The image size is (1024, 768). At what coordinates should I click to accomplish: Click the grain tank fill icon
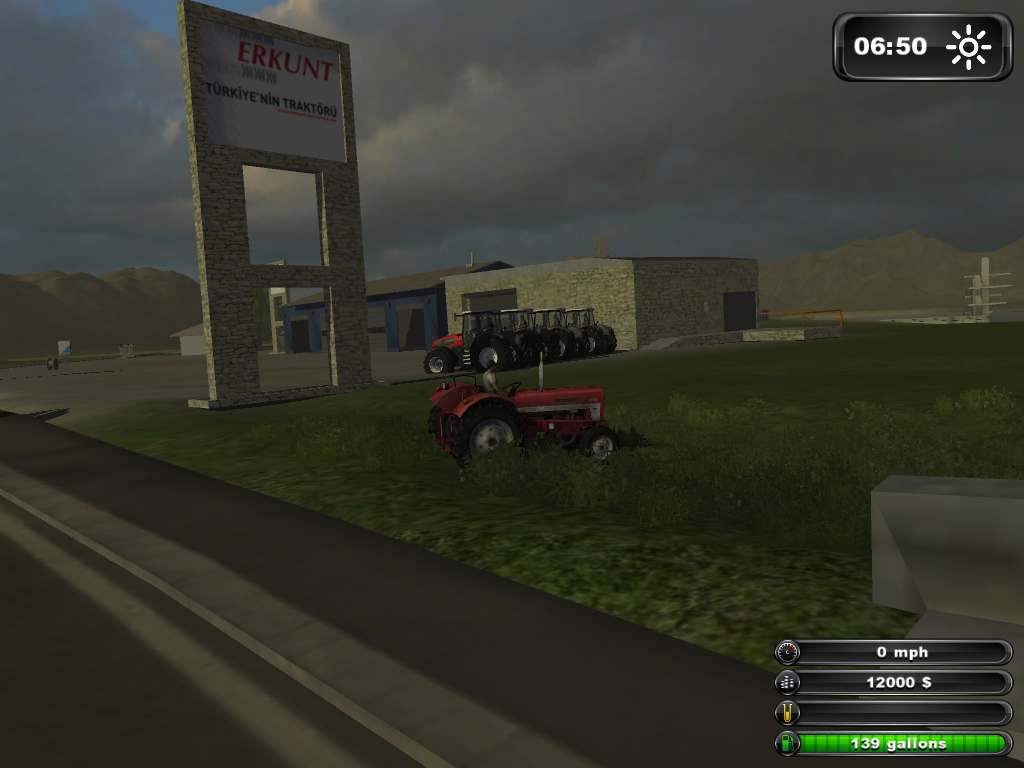tap(788, 713)
